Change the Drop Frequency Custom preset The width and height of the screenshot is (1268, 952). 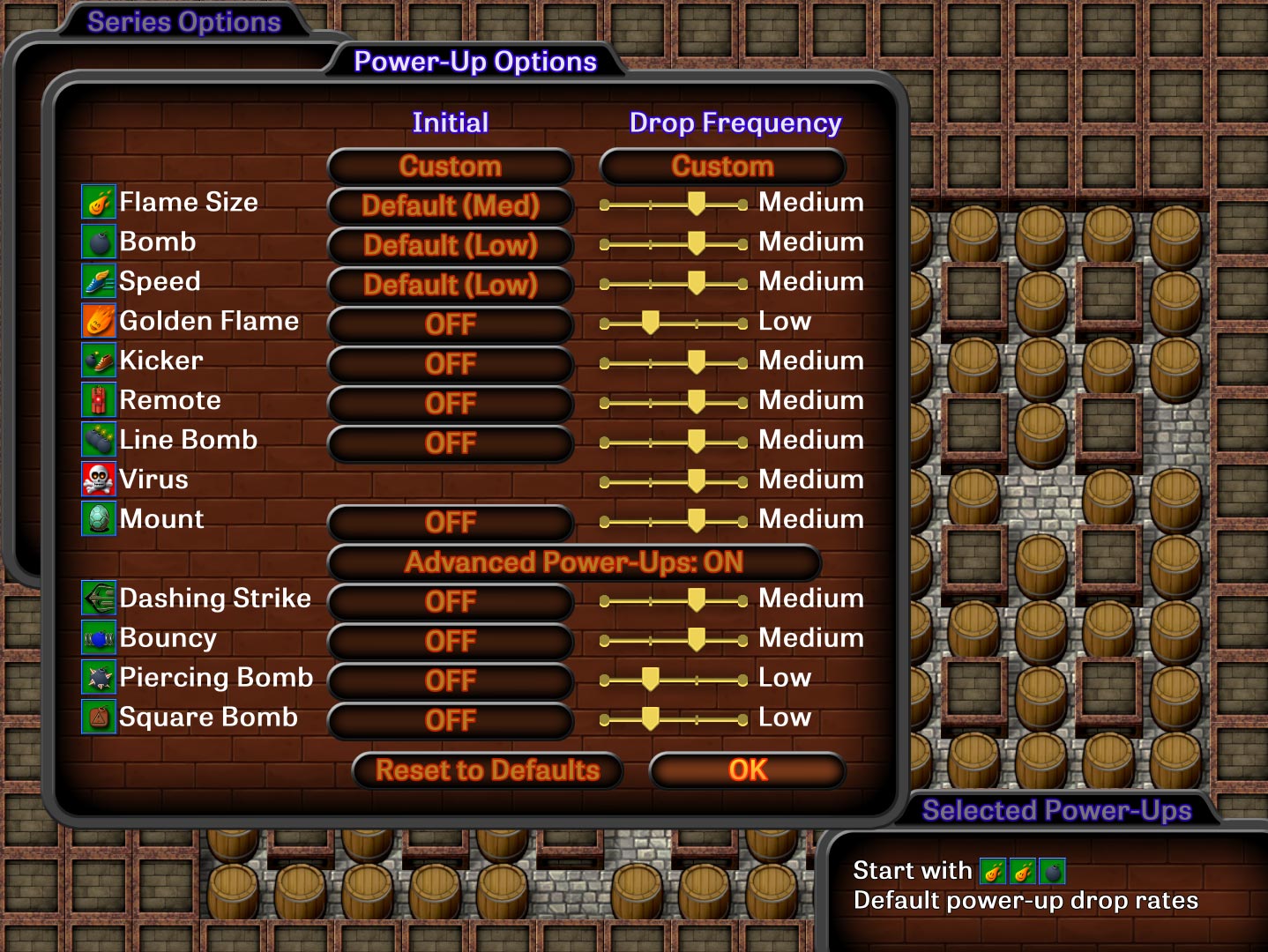point(722,167)
